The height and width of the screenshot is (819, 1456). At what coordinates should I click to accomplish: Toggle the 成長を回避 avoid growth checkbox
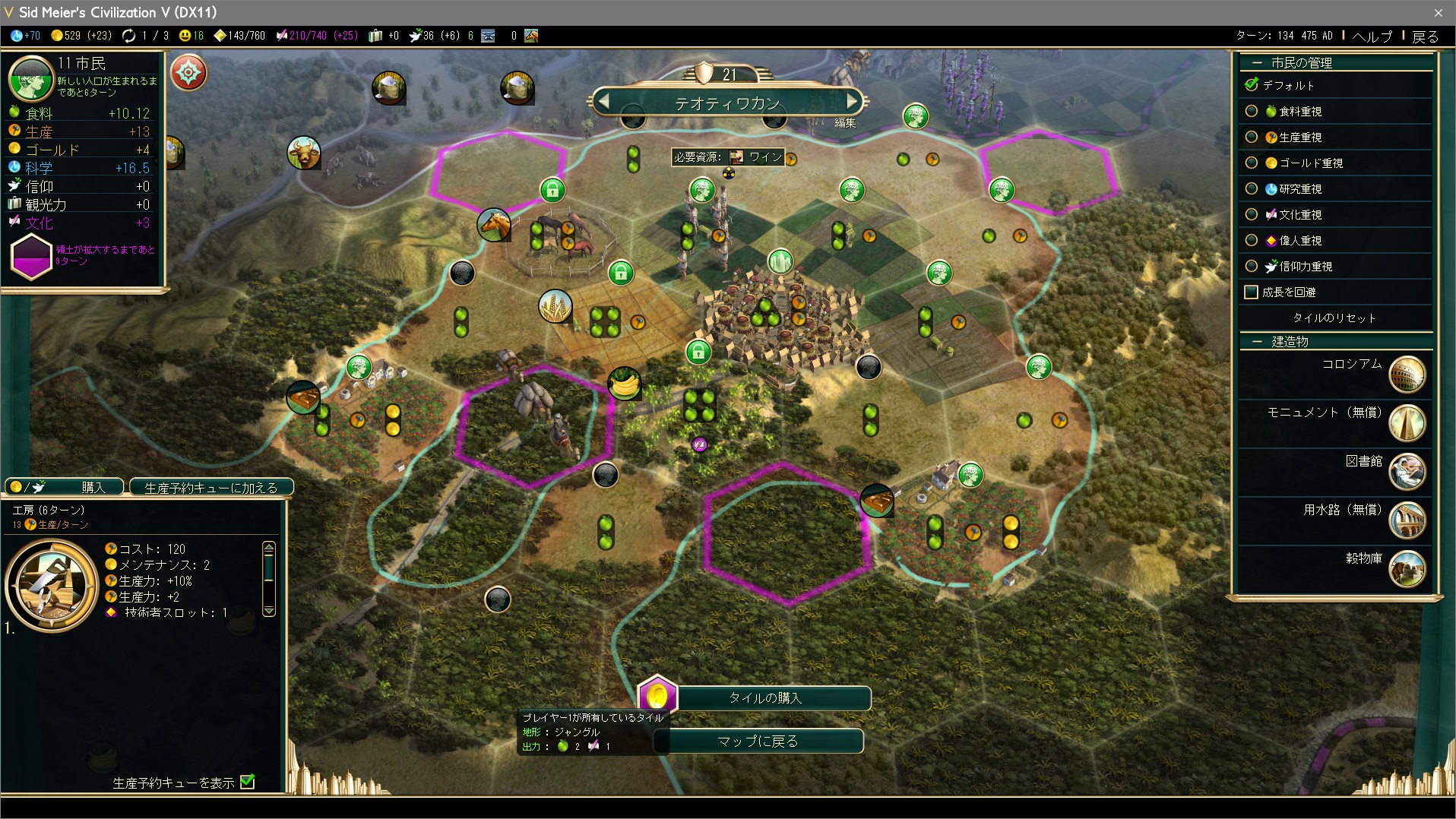tap(1252, 292)
